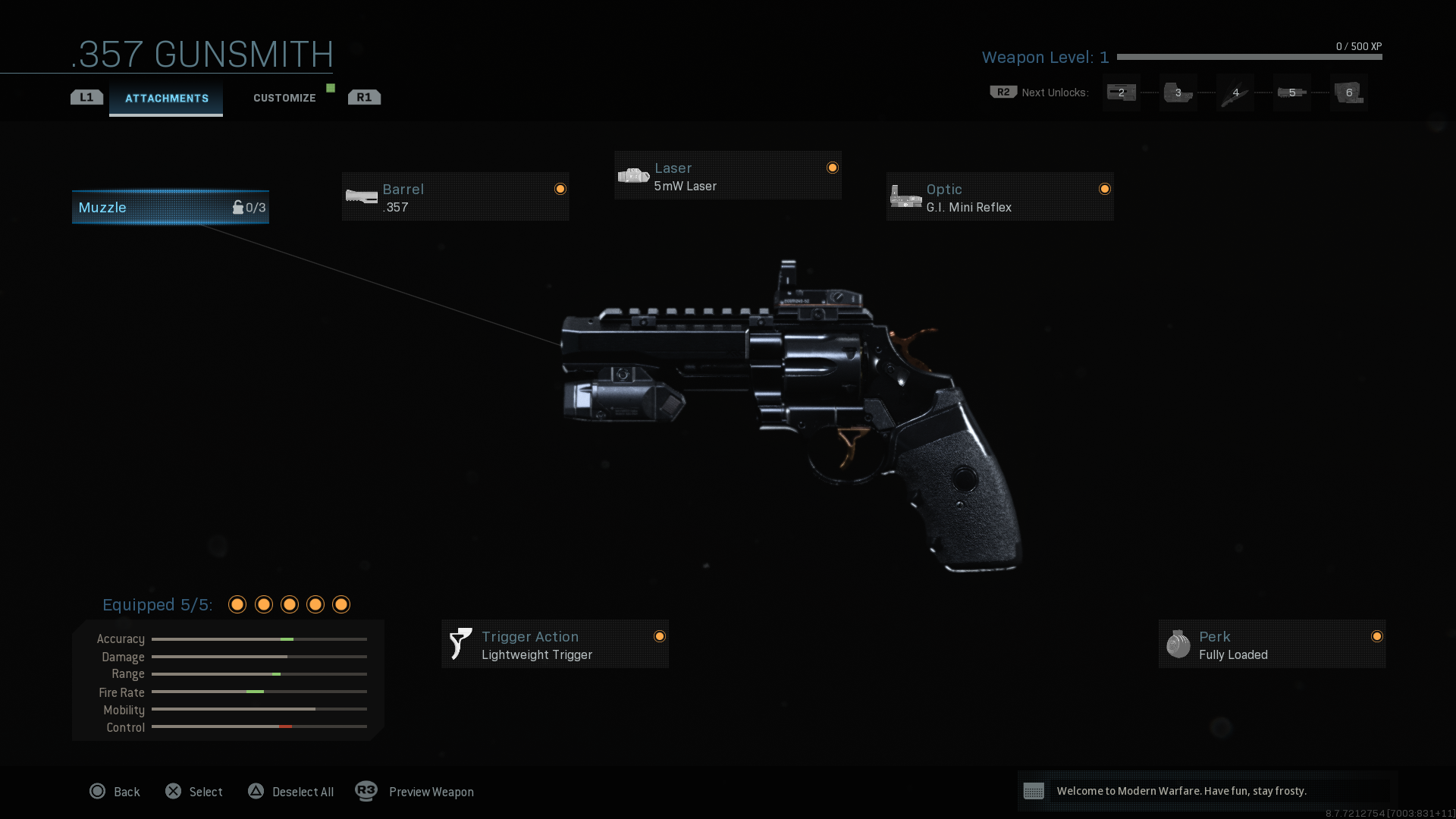Select the Optic G.I. Mini Reflex slot
Screen dimensions: 1456x819
999,197
